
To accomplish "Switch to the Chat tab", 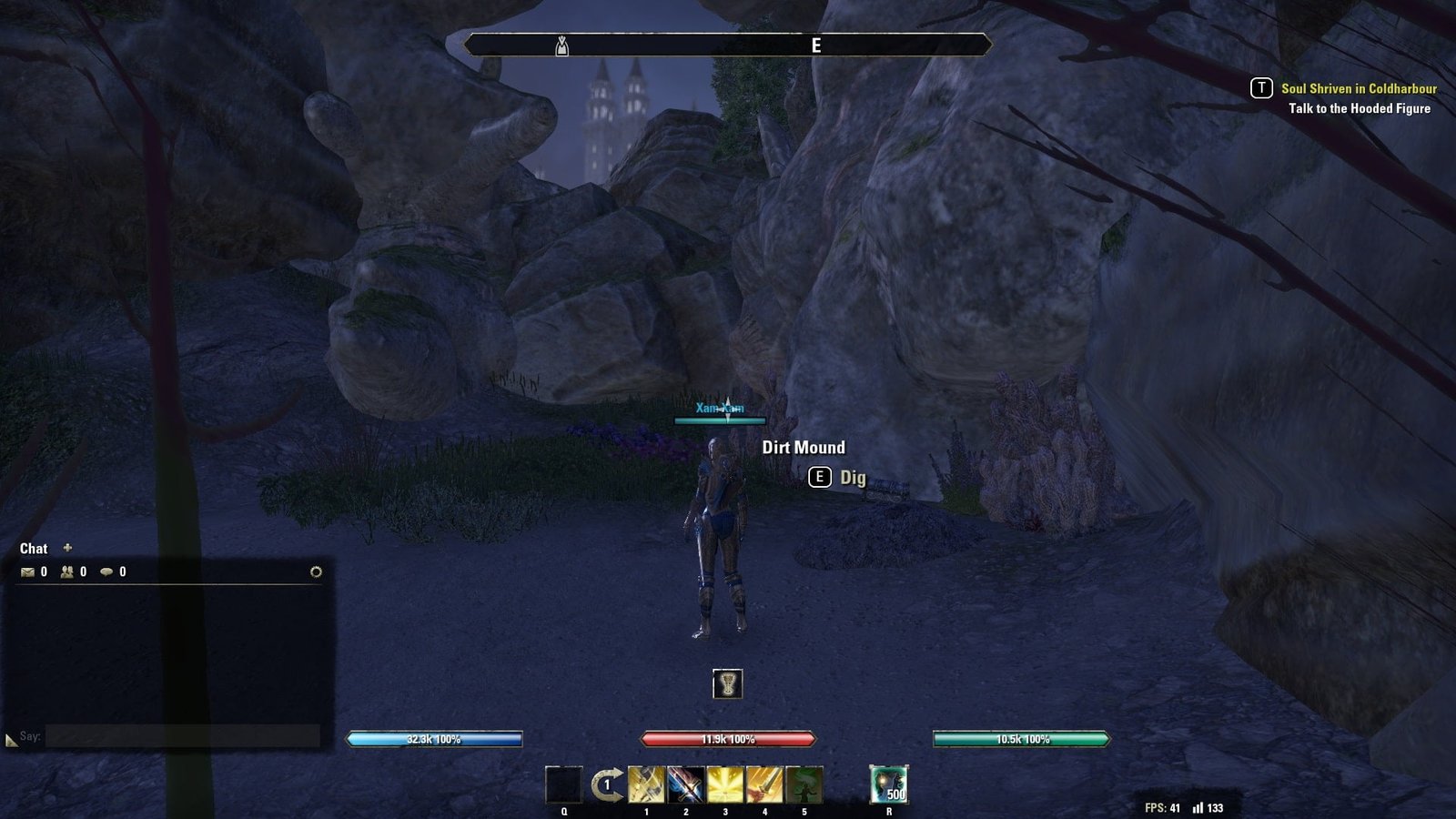I will tap(34, 549).
